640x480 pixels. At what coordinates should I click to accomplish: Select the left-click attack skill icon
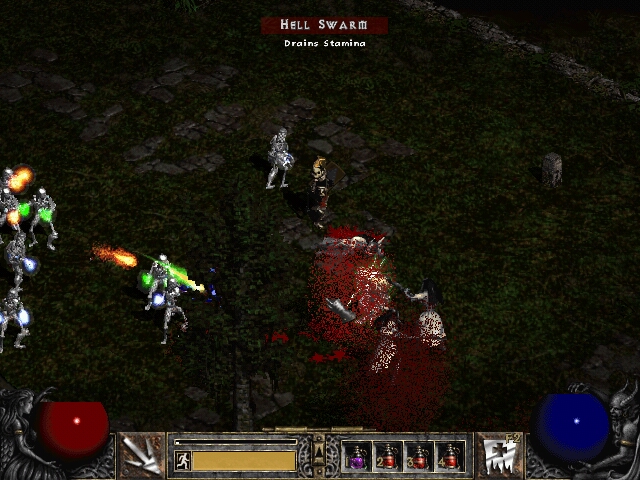[141, 456]
